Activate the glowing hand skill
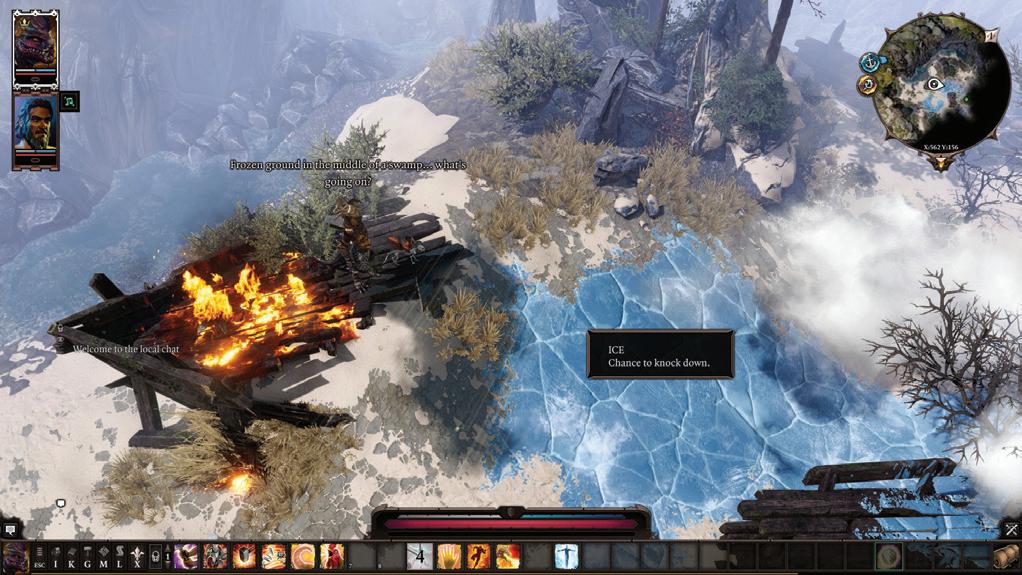Screen dimensions: 1022x575 (x=449, y=556)
